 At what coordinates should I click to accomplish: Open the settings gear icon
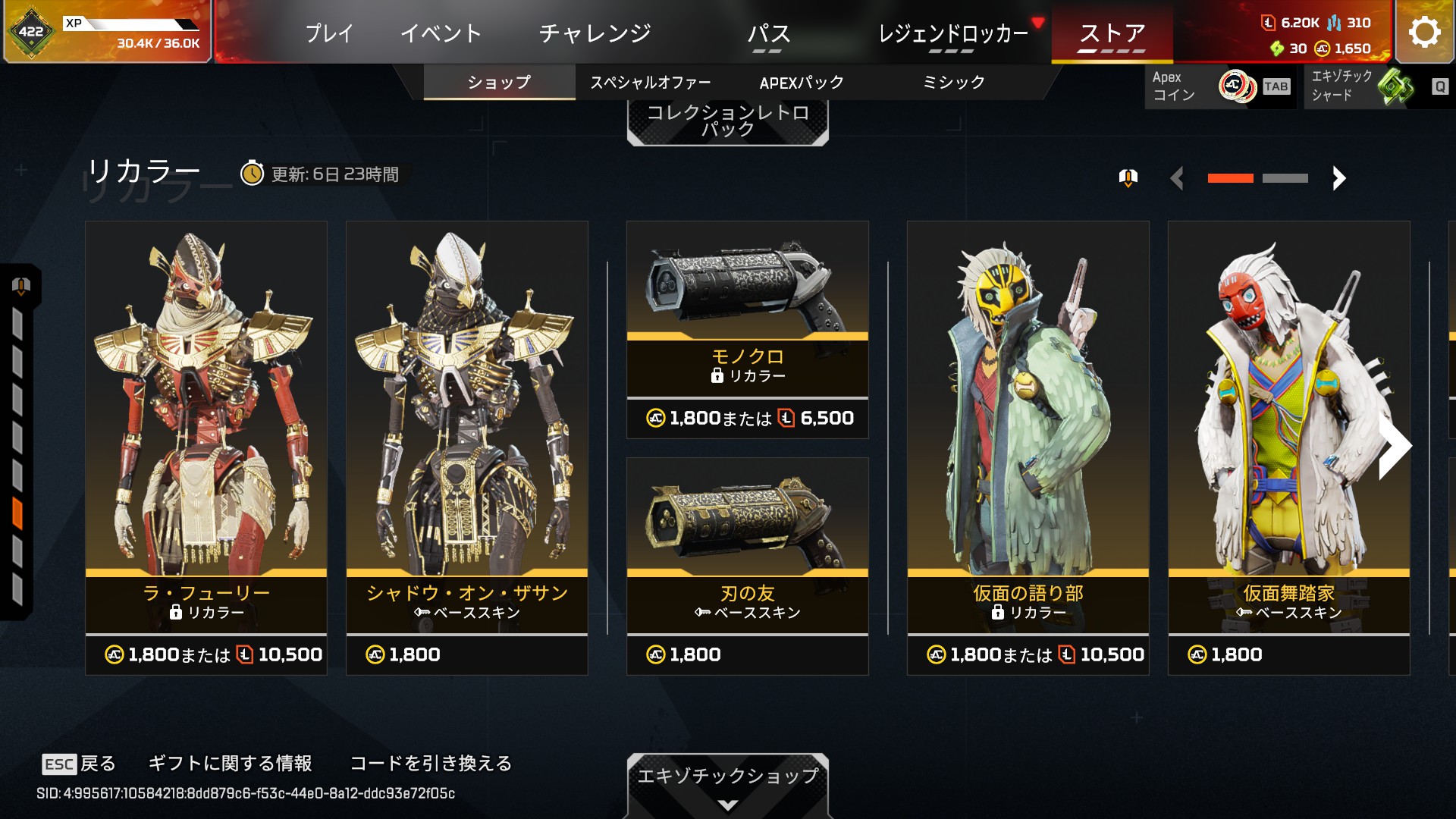1424,32
